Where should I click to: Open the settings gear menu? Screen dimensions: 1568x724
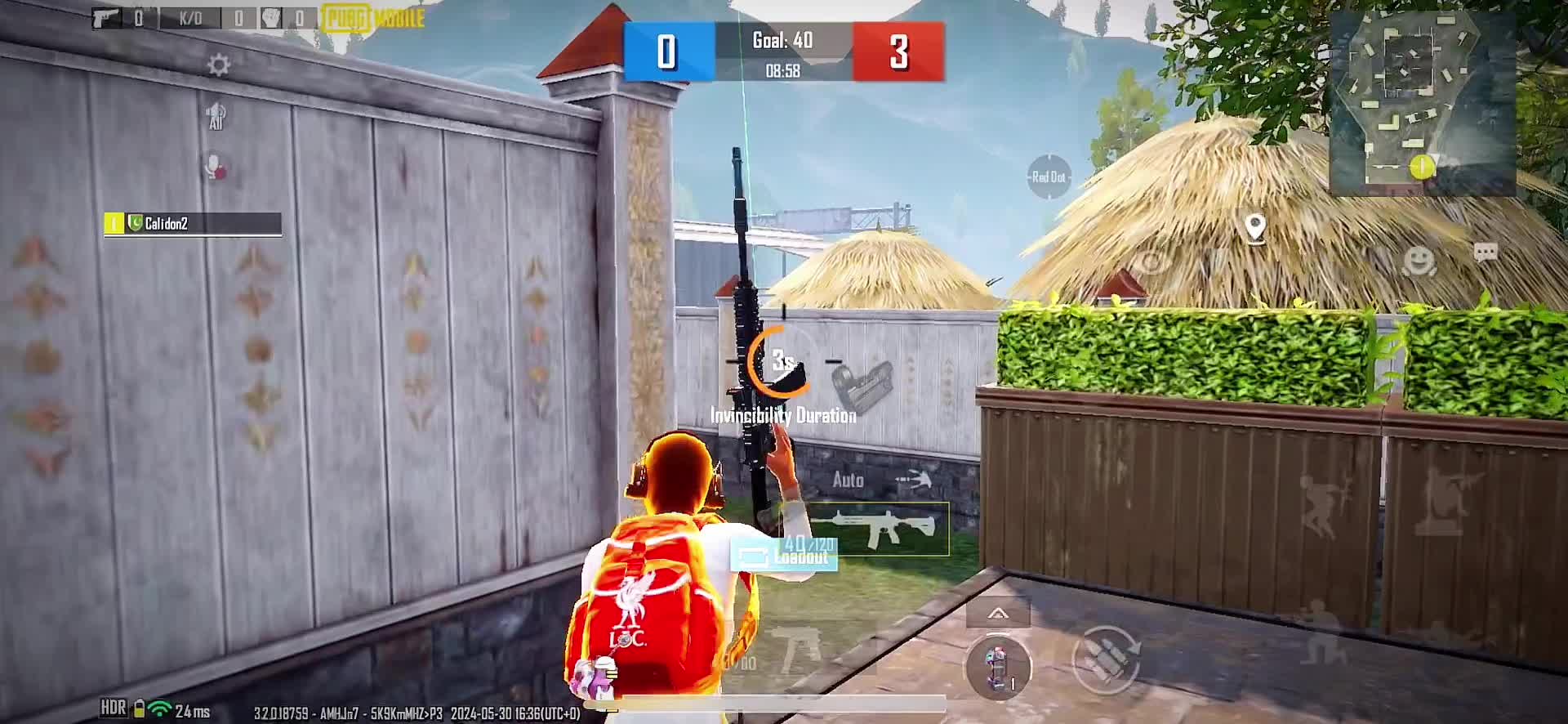[x=218, y=65]
